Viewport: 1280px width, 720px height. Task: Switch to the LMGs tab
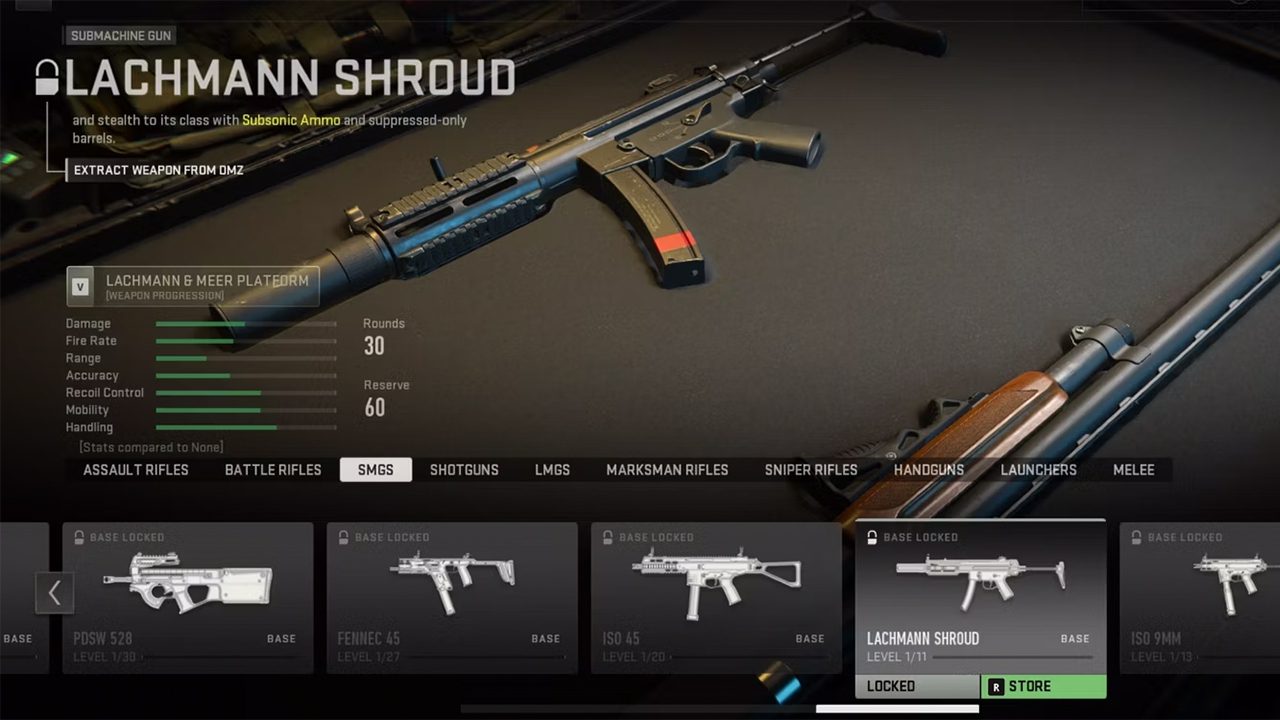coord(552,470)
